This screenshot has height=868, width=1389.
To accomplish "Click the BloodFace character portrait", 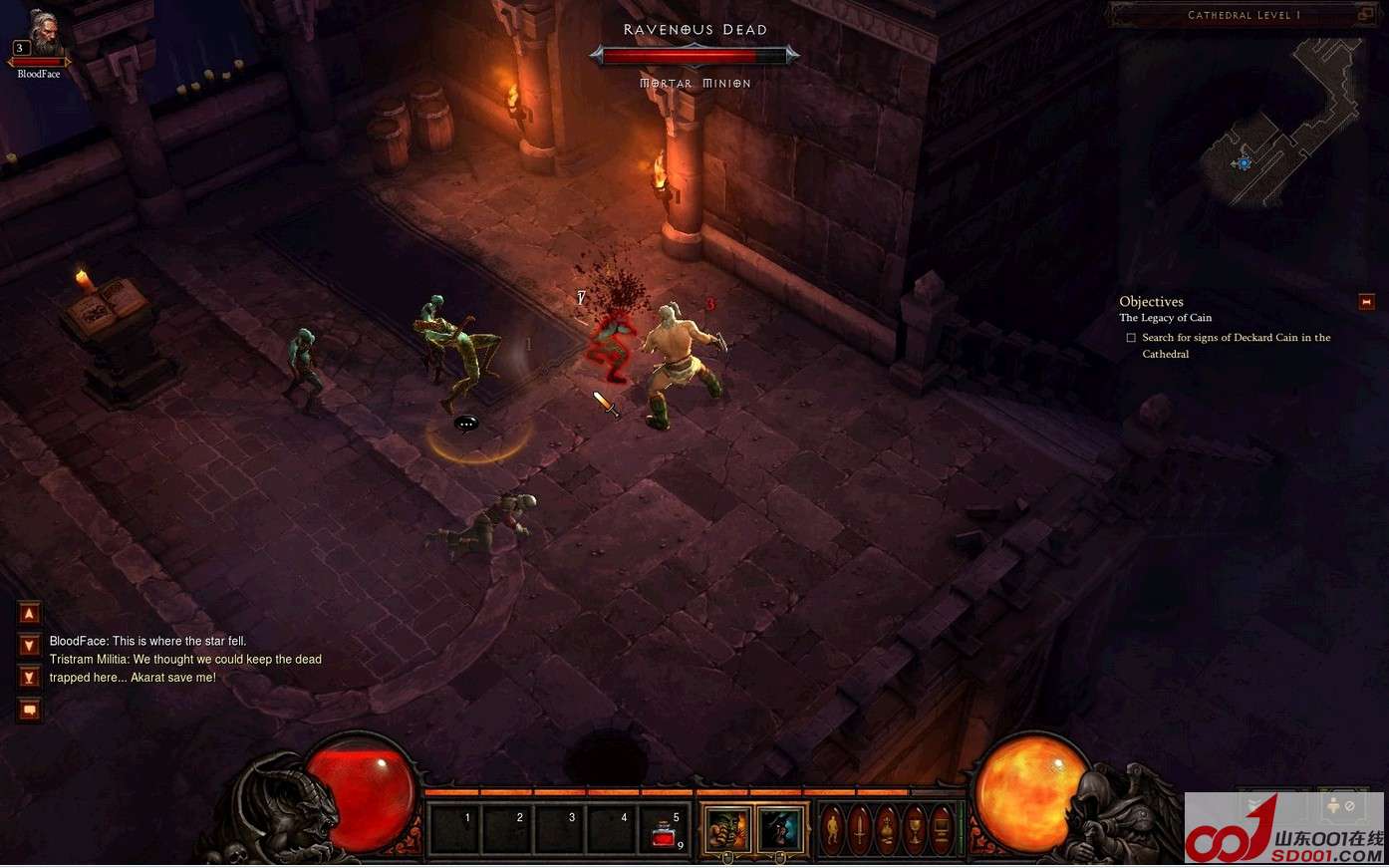I will [40, 36].
